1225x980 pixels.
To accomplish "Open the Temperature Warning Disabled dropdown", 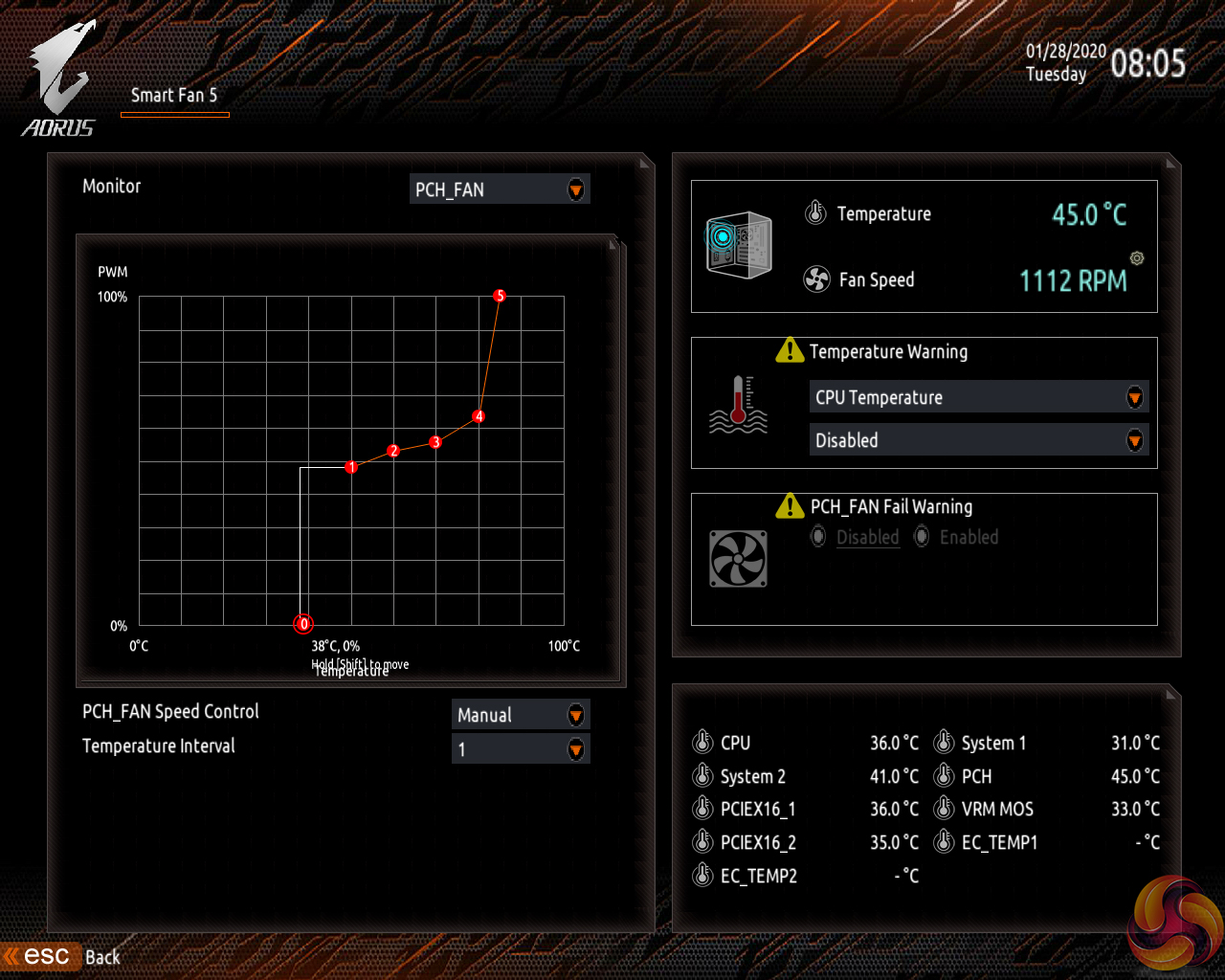I will pyautogui.click(x=978, y=440).
